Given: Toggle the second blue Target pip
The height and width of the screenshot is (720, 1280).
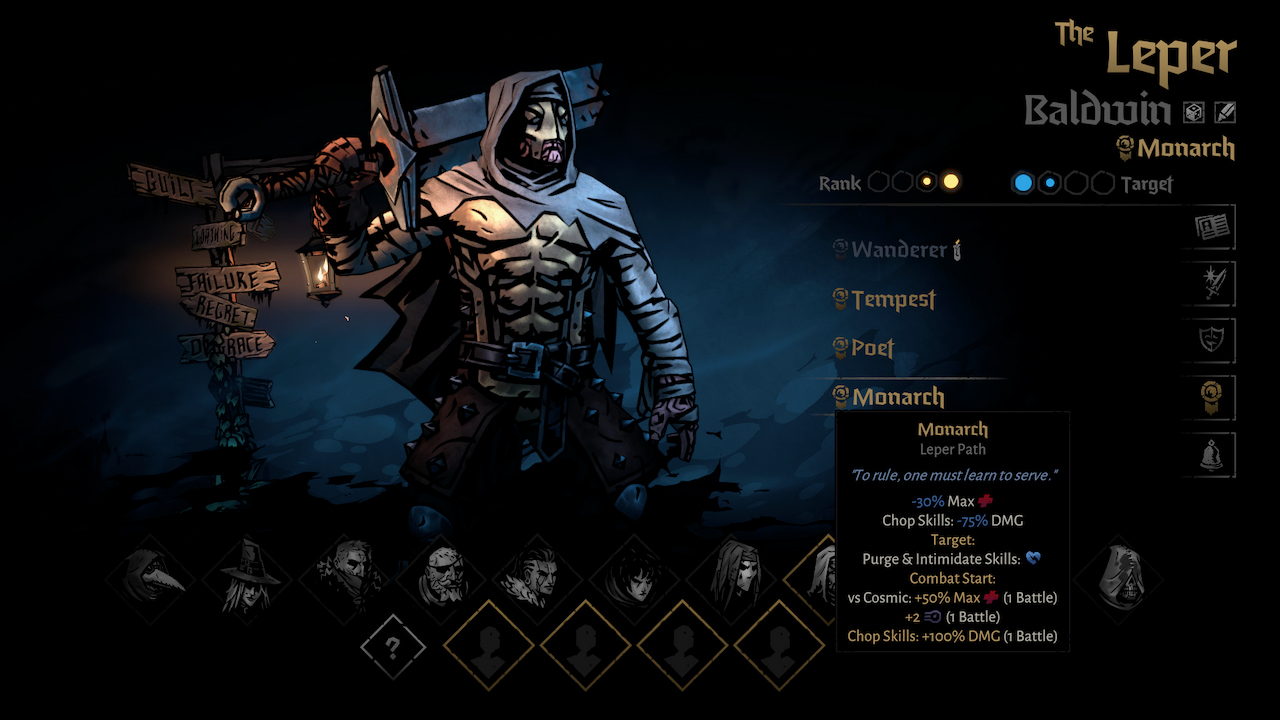Looking at the screenshot, I should click(1049, 183).
